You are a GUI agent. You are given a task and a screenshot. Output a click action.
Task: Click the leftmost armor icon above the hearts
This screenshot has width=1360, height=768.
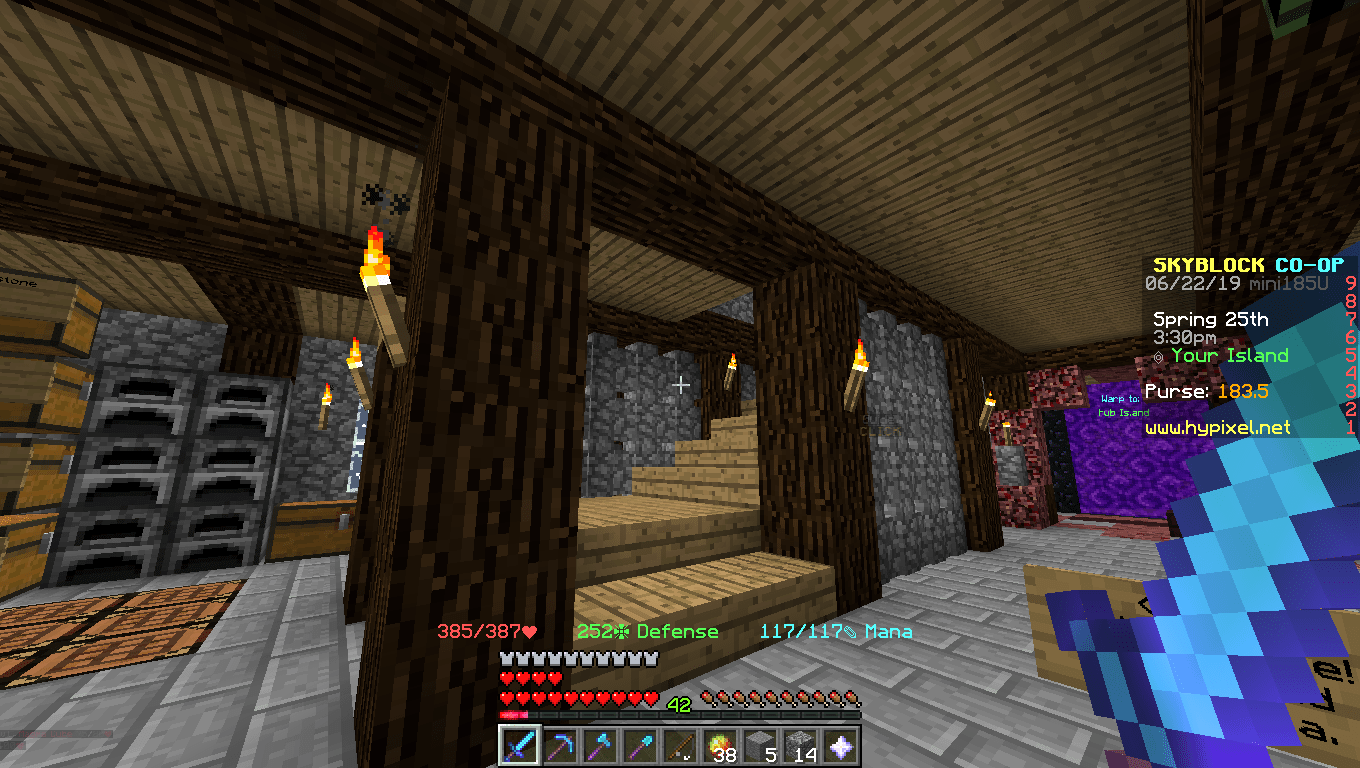pyautogui.click(x=505, y=660)
